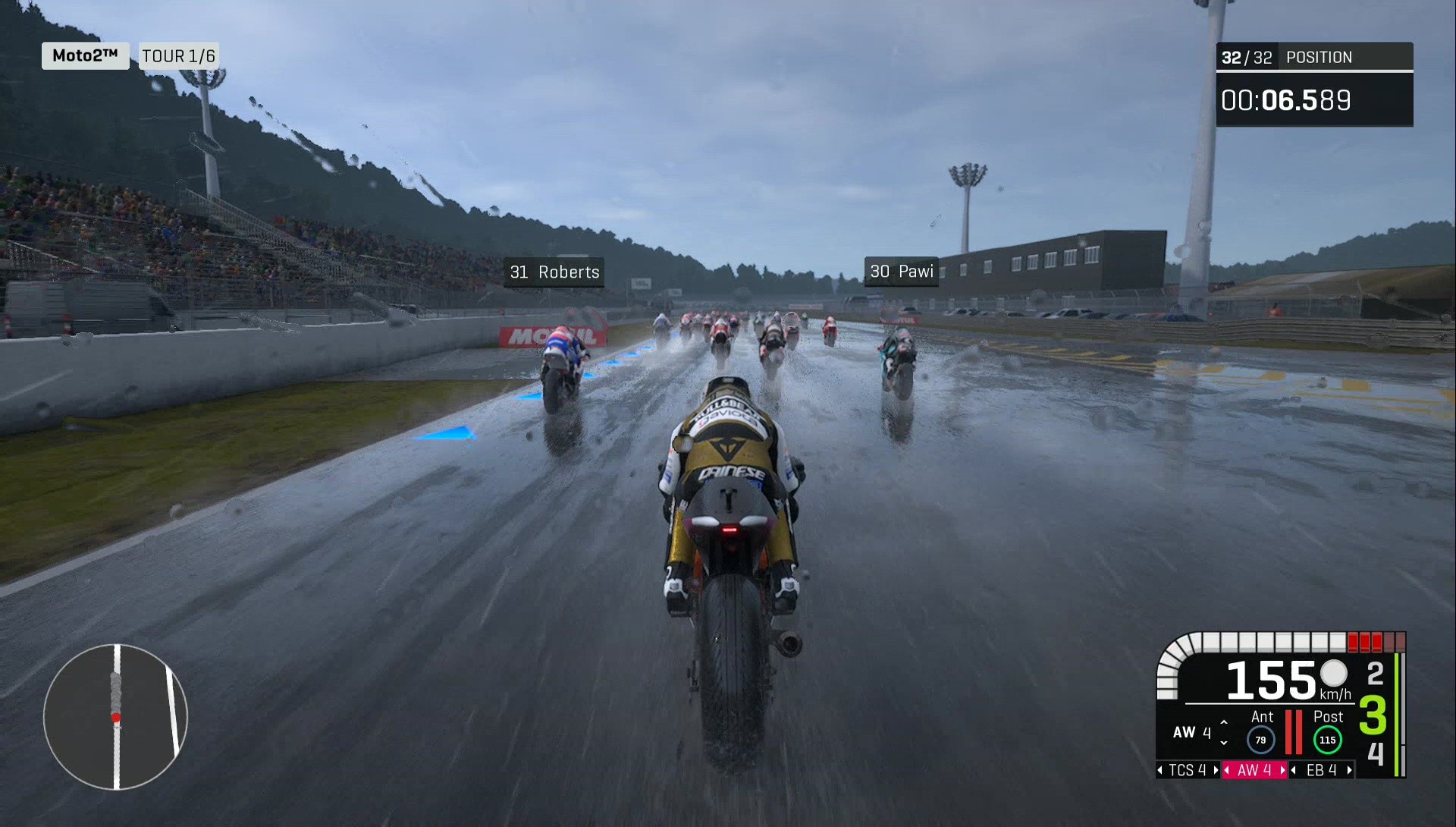Click the 30 Pawi rider nameplate
This screenshot has height=827, width=1456.
coord(902,272)
